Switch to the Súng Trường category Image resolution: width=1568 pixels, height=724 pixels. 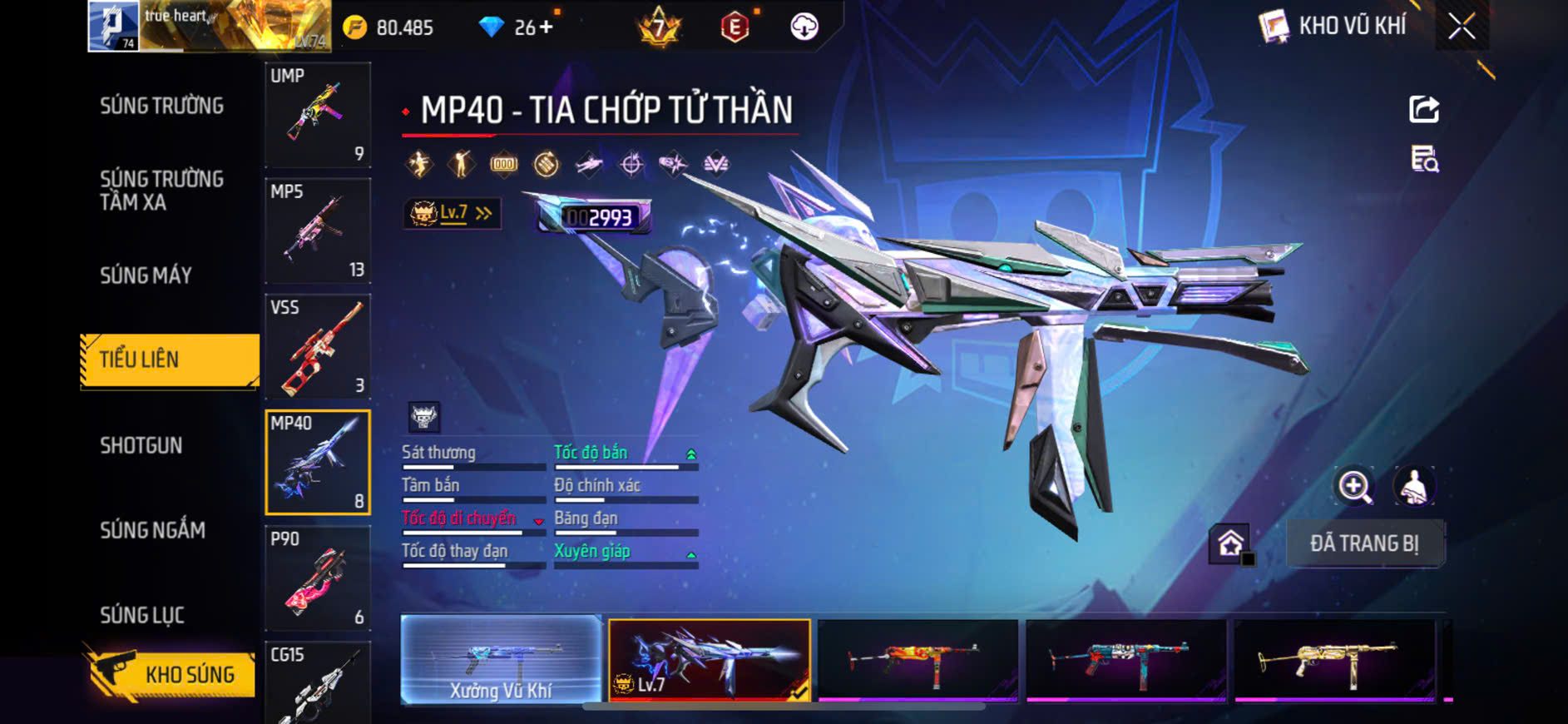(162, 106)
